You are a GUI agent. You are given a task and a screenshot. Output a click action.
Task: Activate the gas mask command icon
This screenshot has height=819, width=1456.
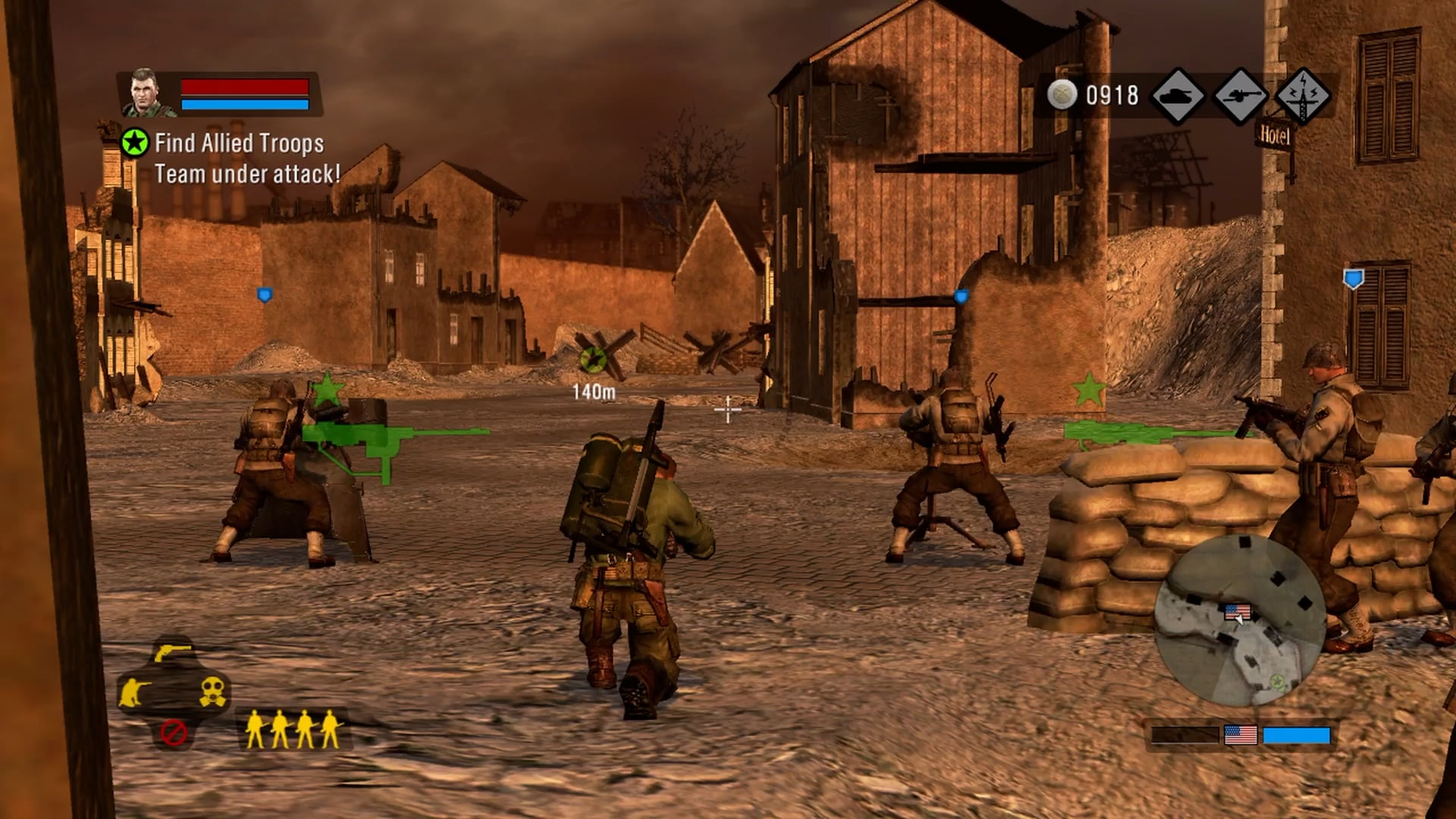[213, 692]
